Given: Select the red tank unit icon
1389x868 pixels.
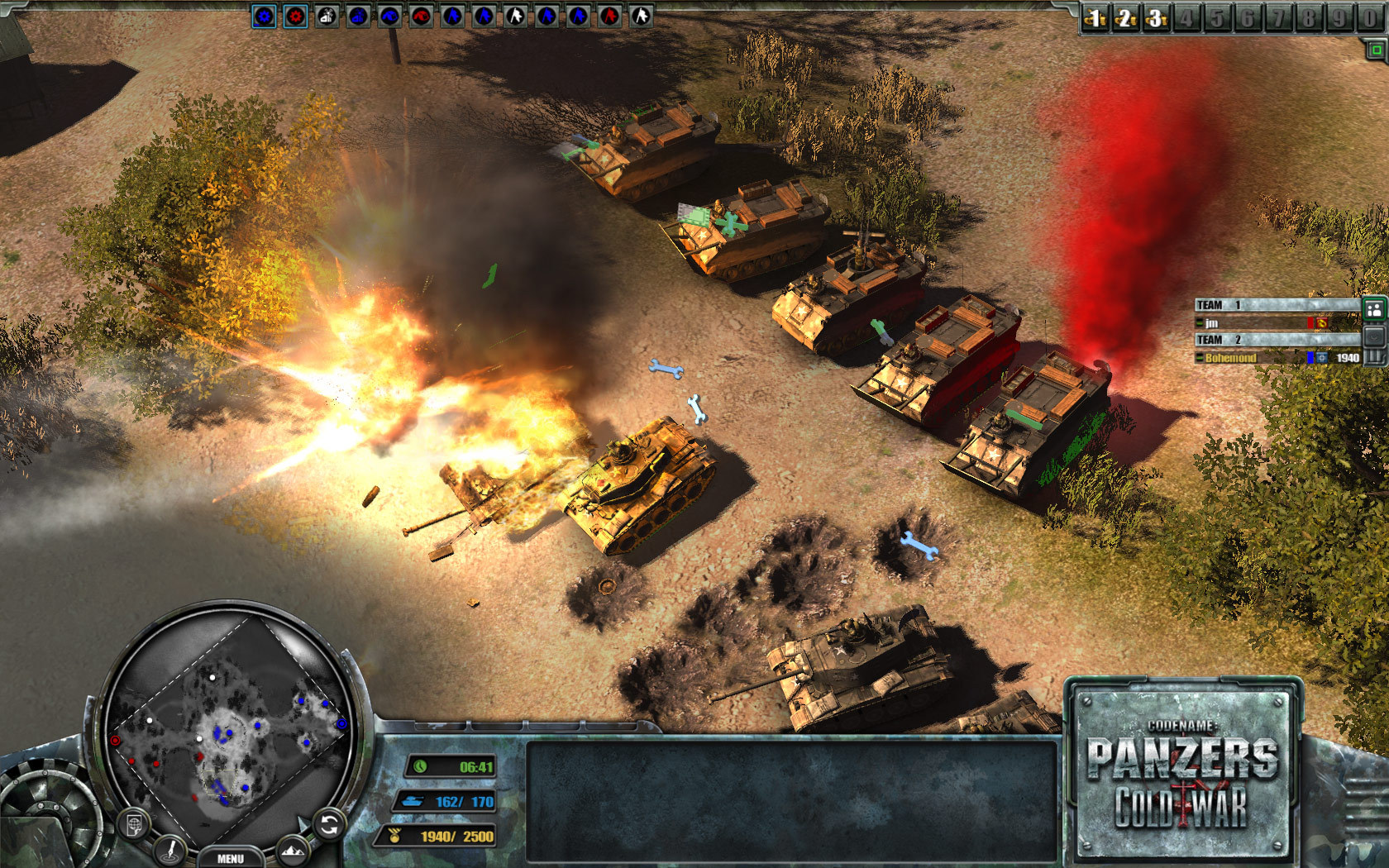Looking at the screenshot, I should pos(422,16).
